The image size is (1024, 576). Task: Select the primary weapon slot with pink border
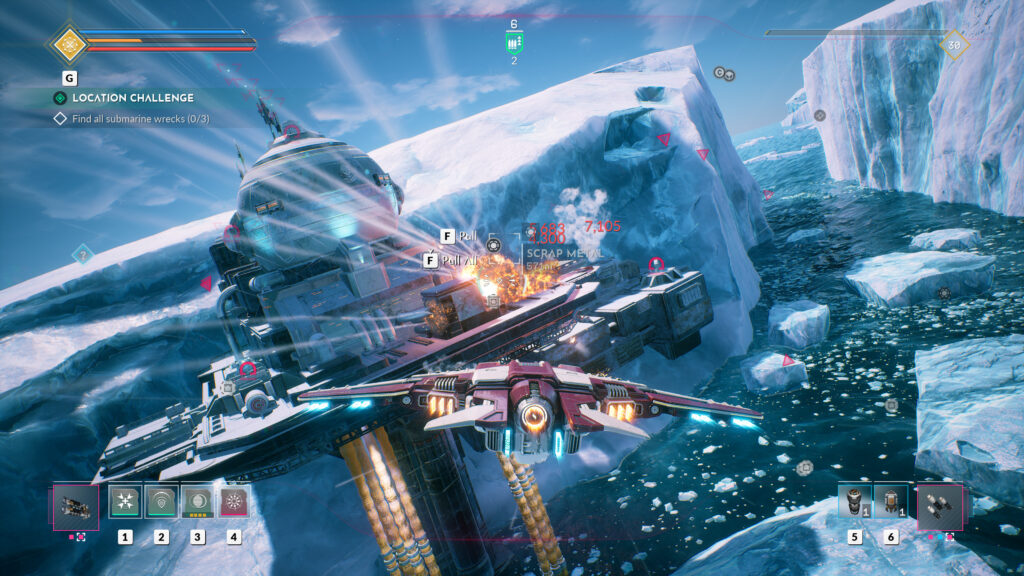click(76, 507)
